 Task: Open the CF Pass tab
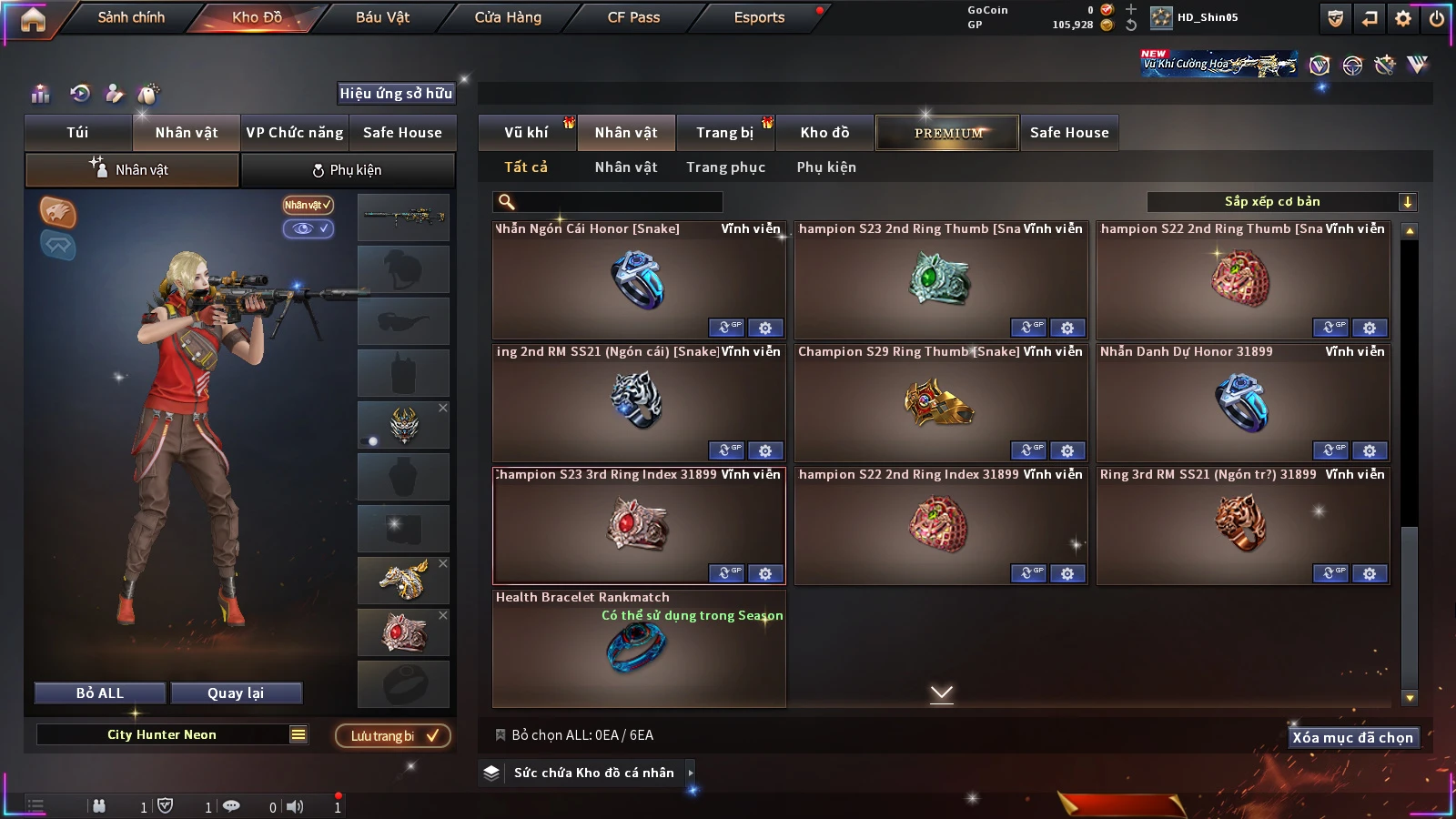[x=633, y=17]
